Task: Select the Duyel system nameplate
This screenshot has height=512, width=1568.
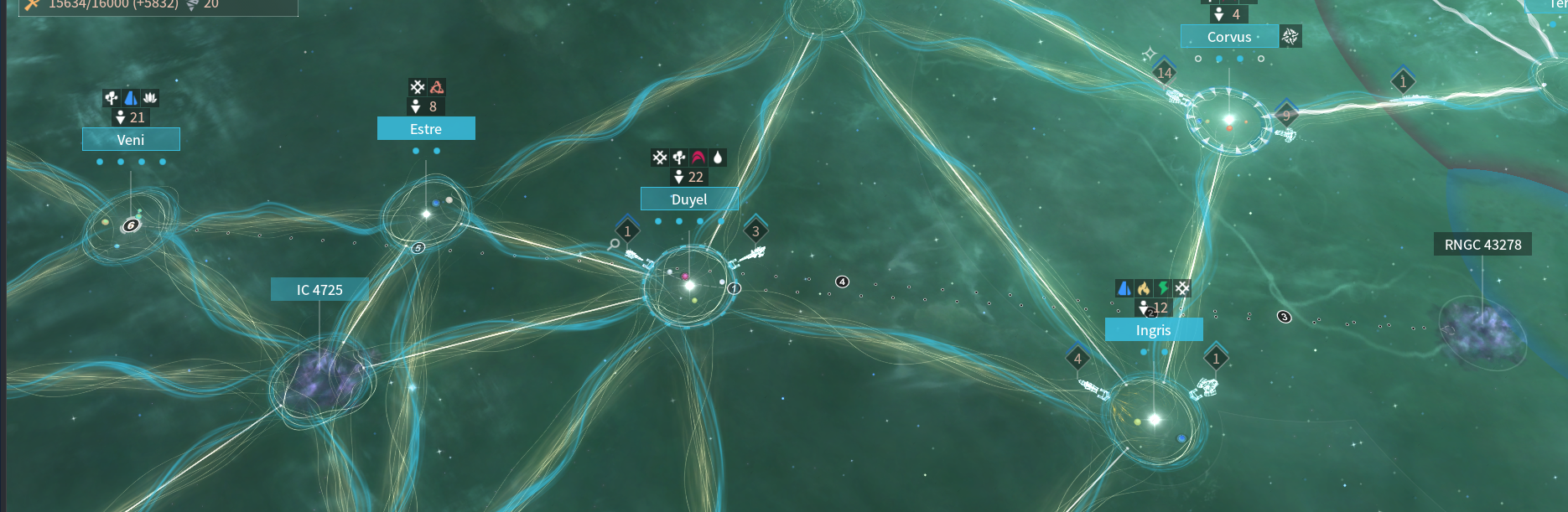Action: (x=689, y=199)
